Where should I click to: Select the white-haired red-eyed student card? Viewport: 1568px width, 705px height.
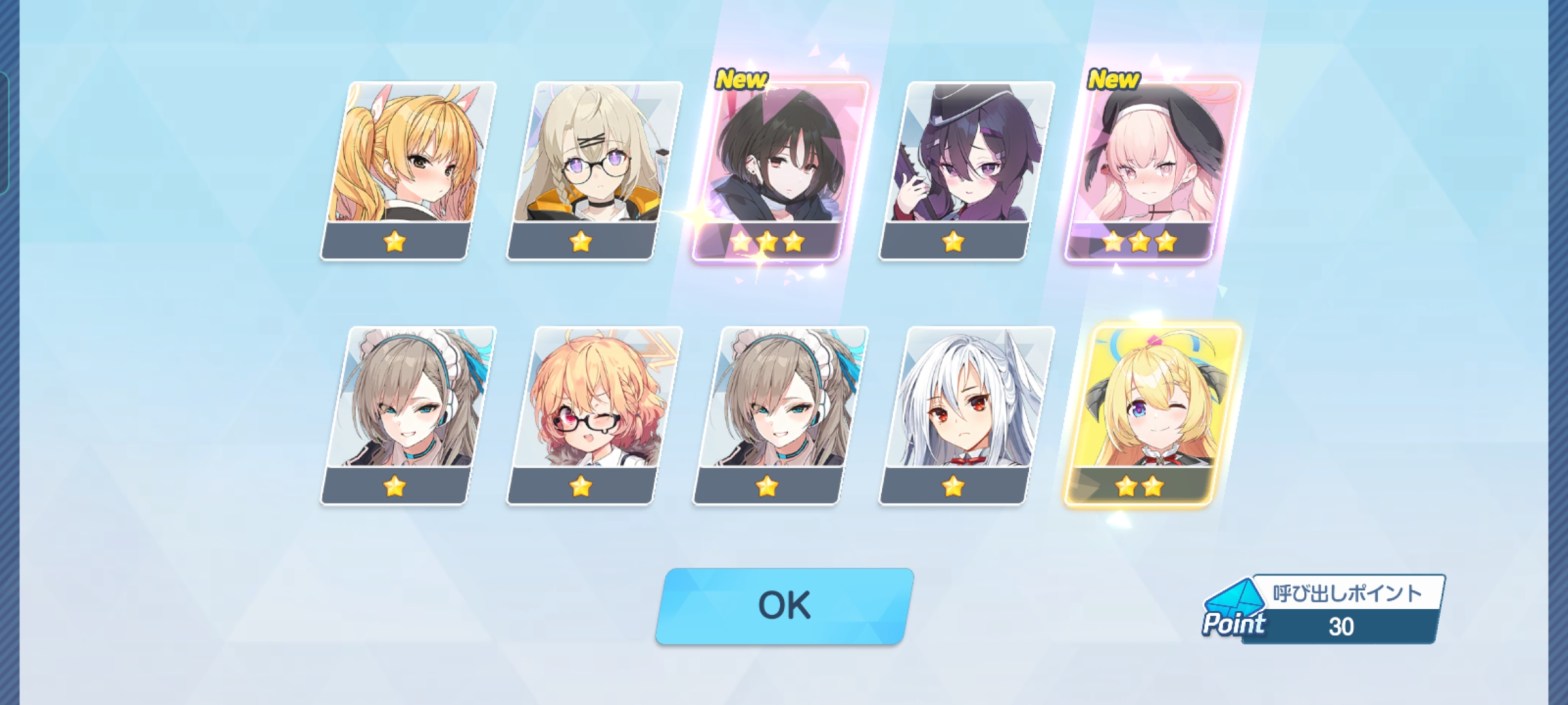click(x=965, y=413)
